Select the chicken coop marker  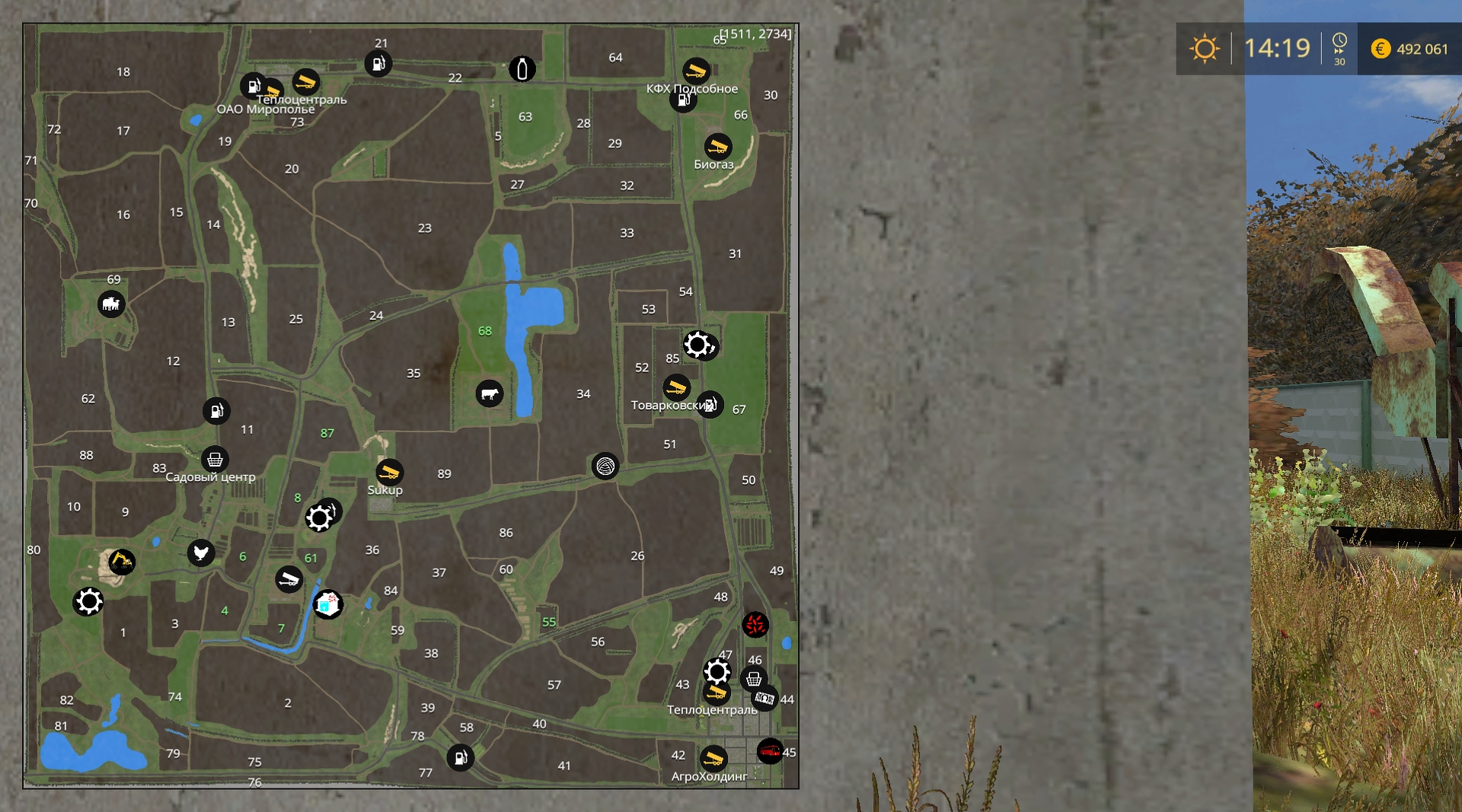[201, 552]
